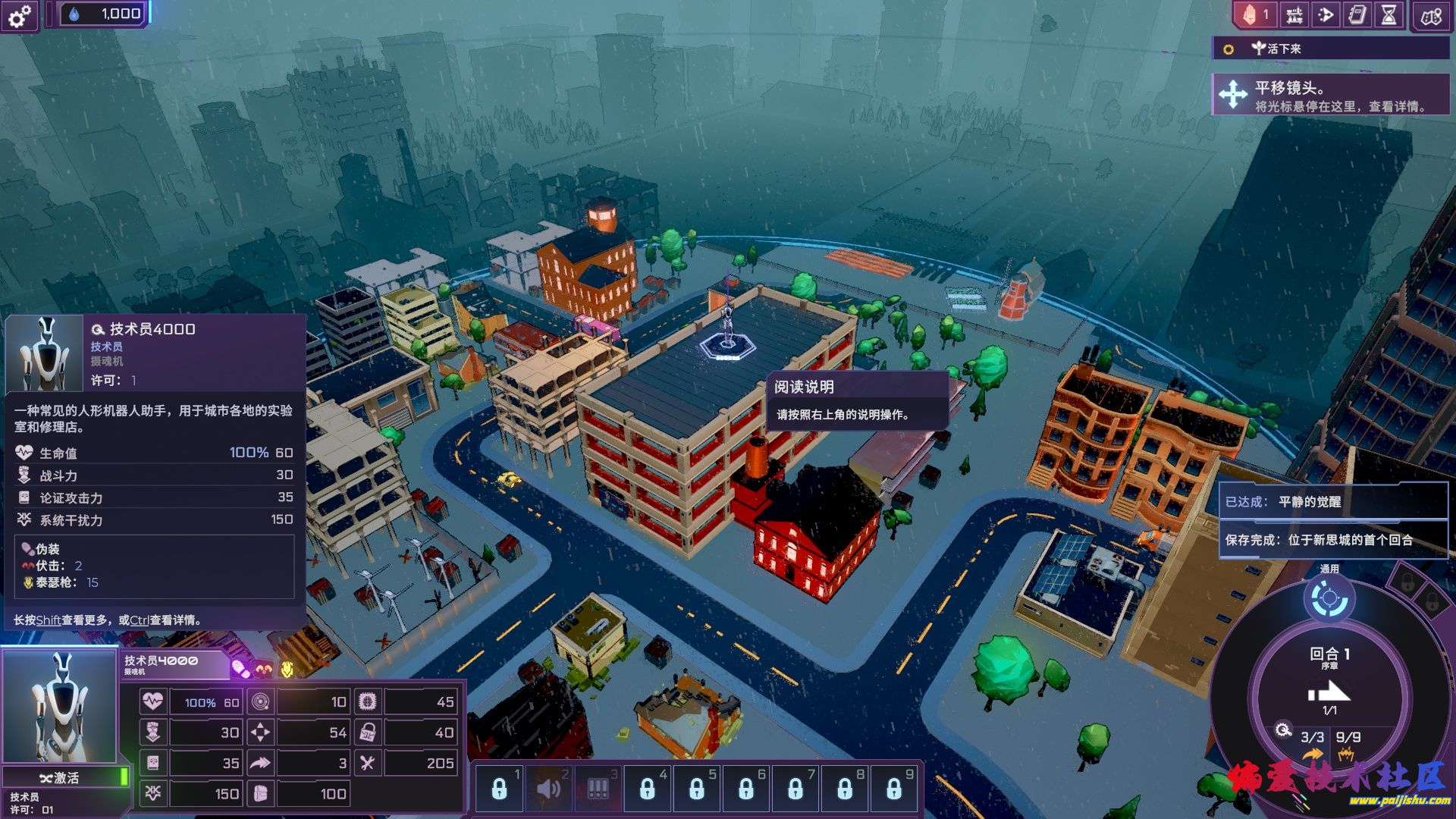Select the 技术员4000 unit portrait at bottom
The width and height of the screenshot is (1456, 819).
[59, 707]
